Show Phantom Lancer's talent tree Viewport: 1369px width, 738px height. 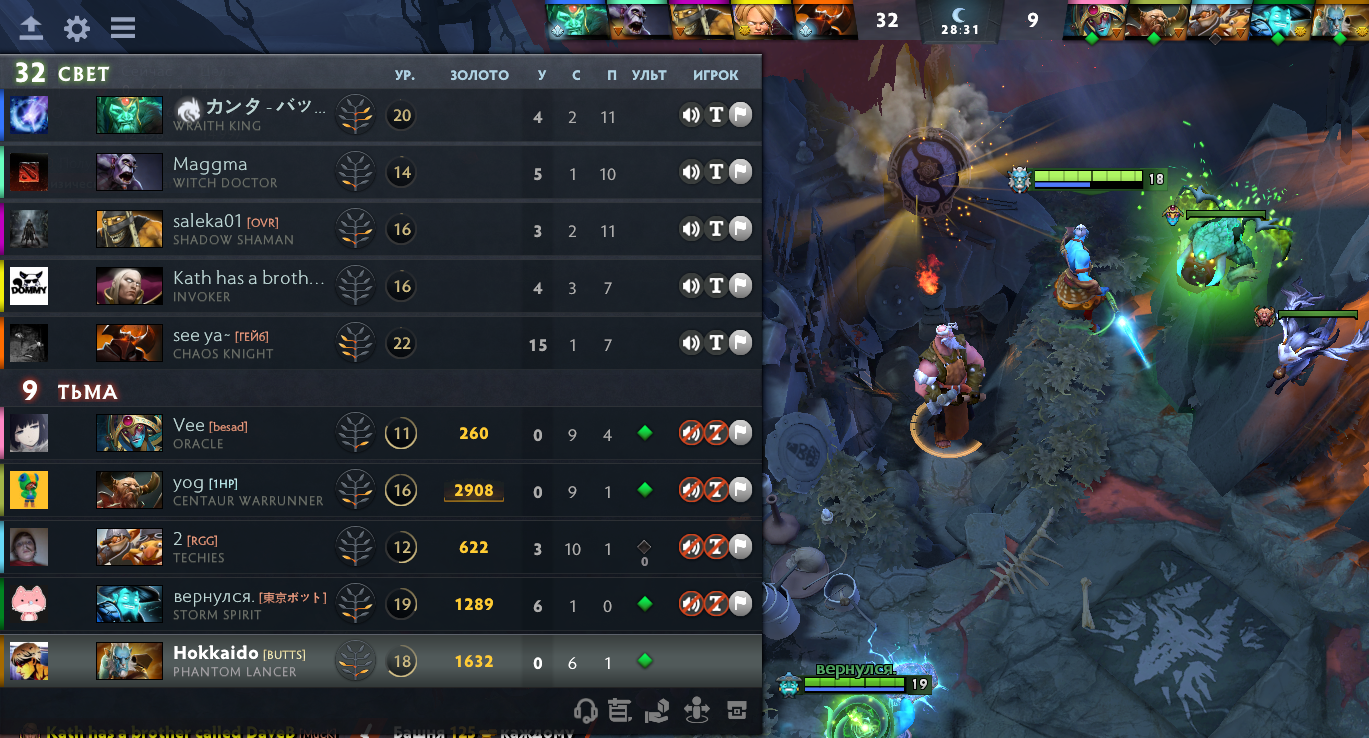pyautogui.click(x=355, y=661)
